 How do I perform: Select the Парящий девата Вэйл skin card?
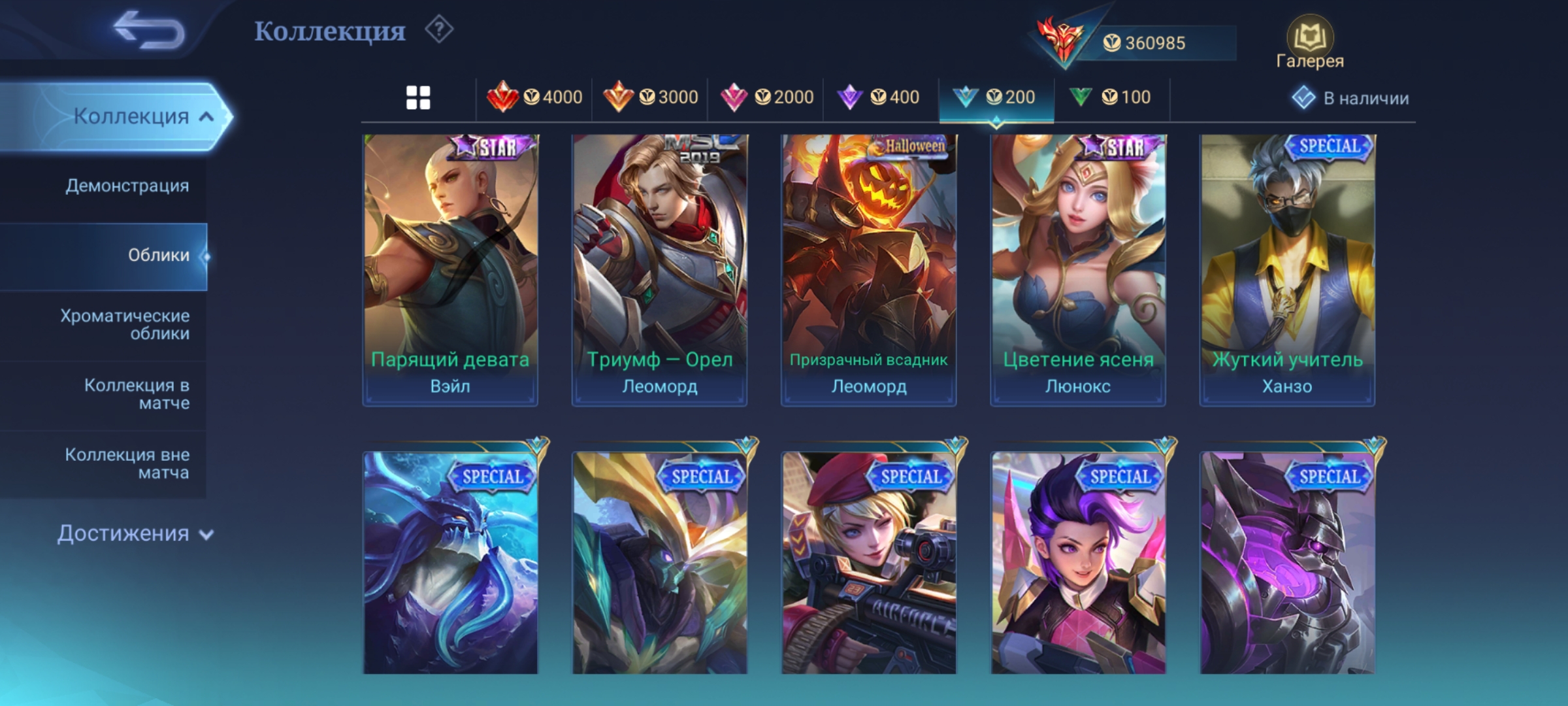coord(450,270)
